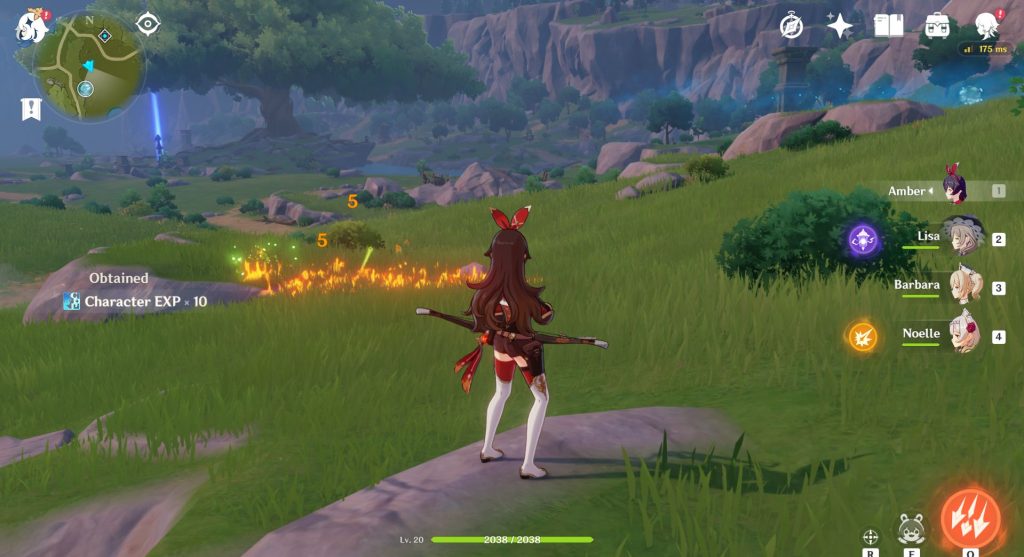Switch to Barbara
1024x557 pixels.
tap(964, 285)
